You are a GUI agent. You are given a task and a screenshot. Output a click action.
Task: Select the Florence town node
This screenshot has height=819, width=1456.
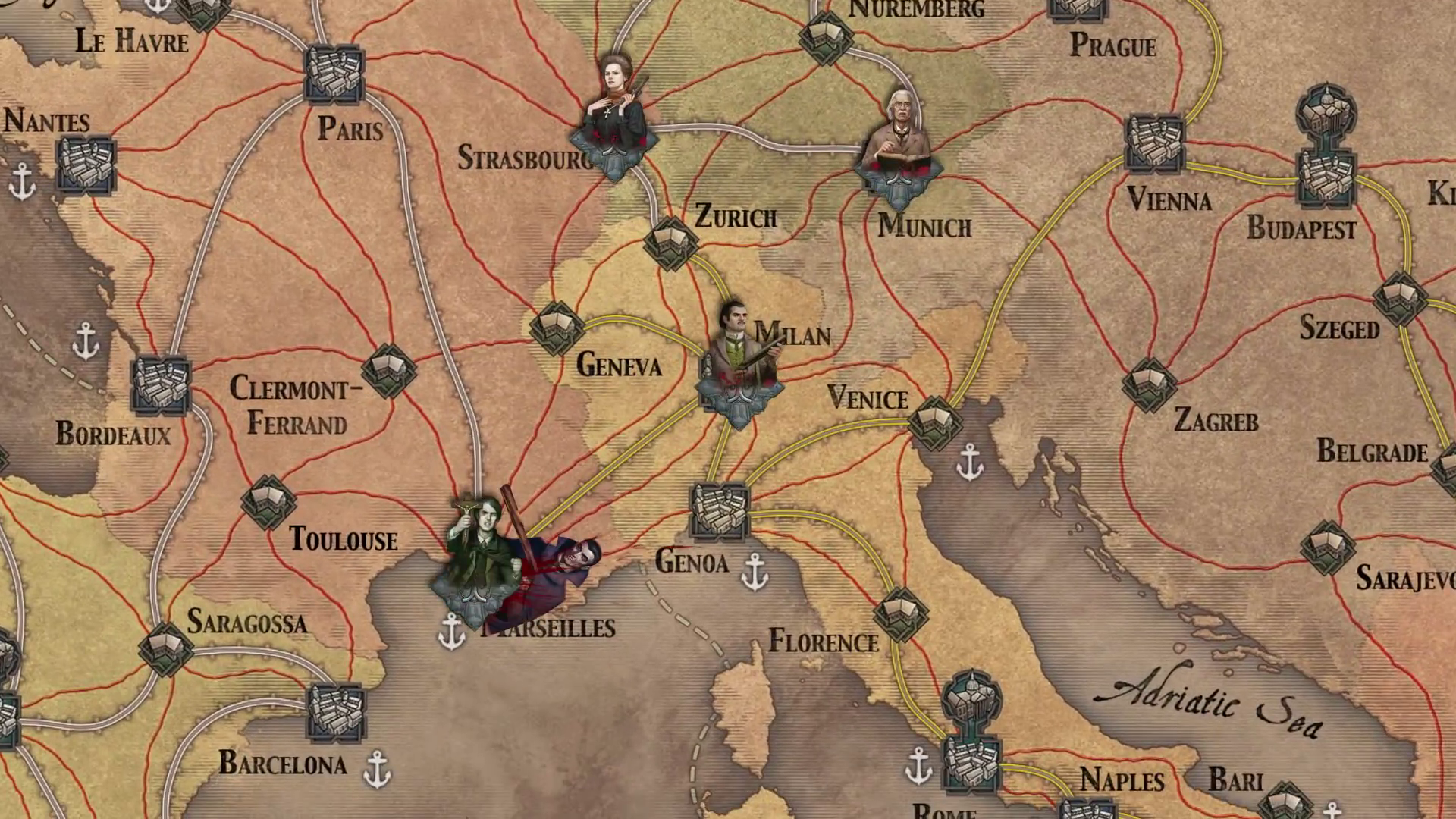point(900,614)
